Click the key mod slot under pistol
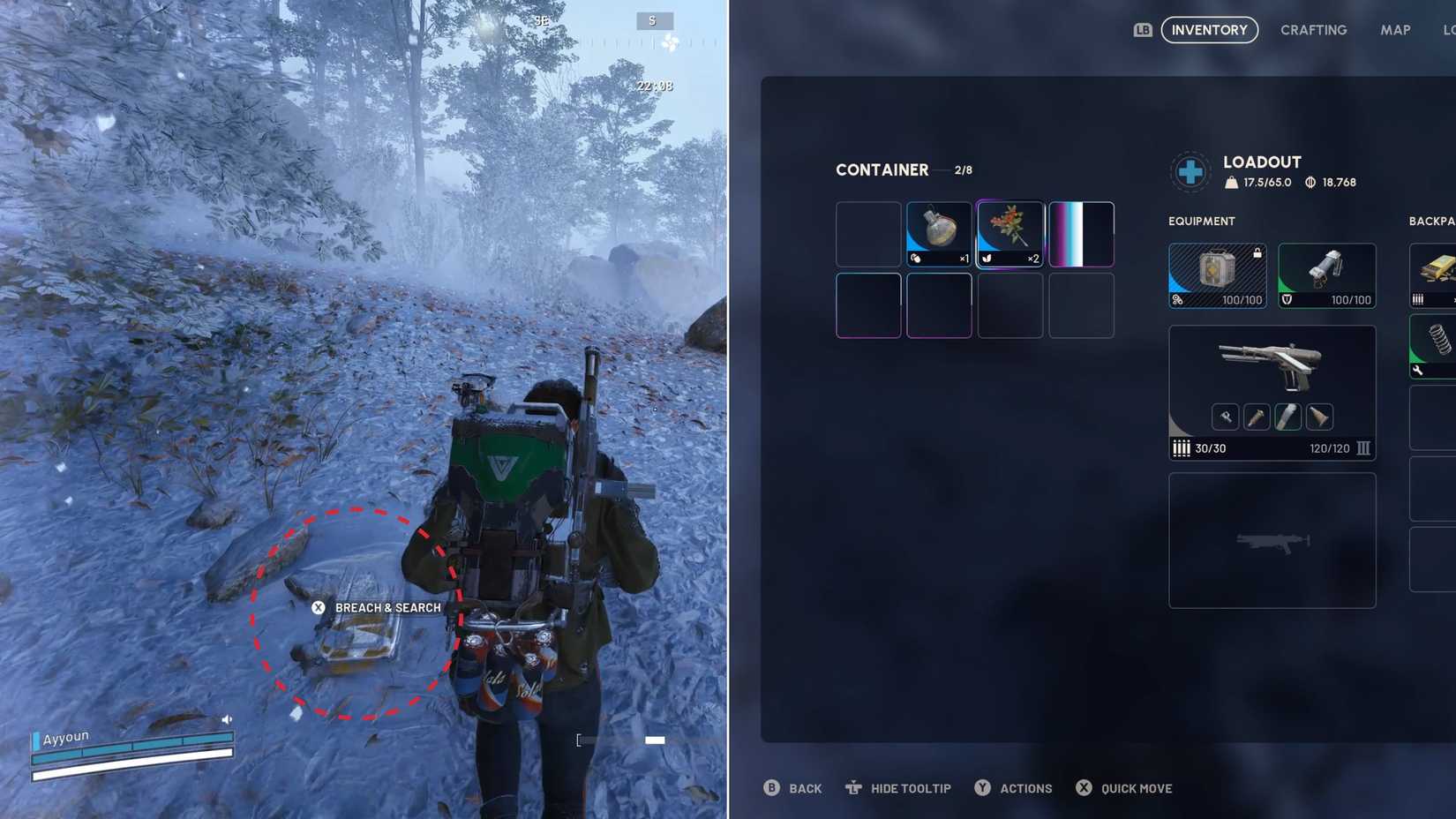This screenshot has width=1456, height=819. [x=1226, y=416]
